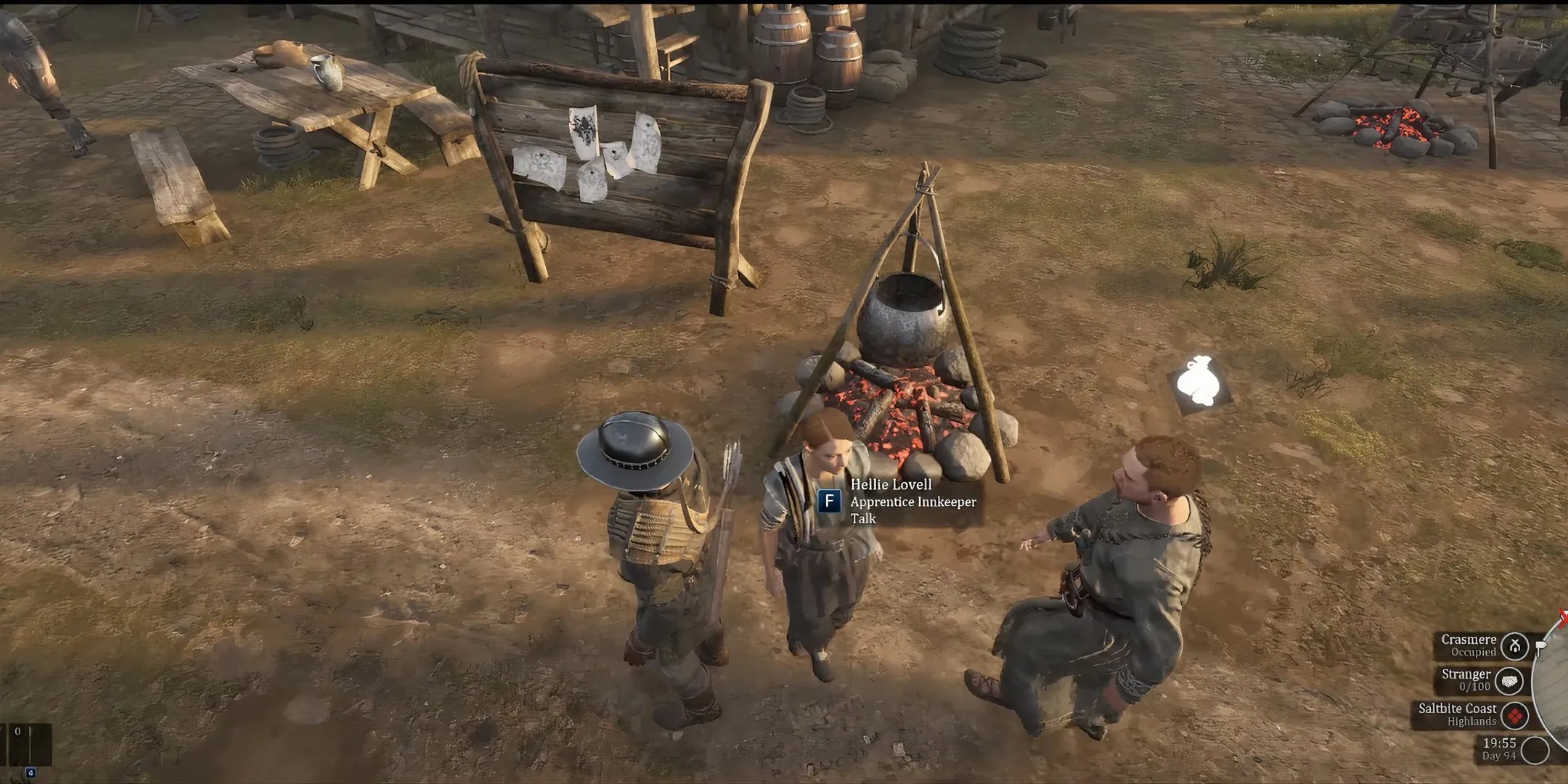This screenshot has width=1568, height=784.
Task: Click the F key prompt beside Hellie Lovell
Action: (x=830, y=501)
